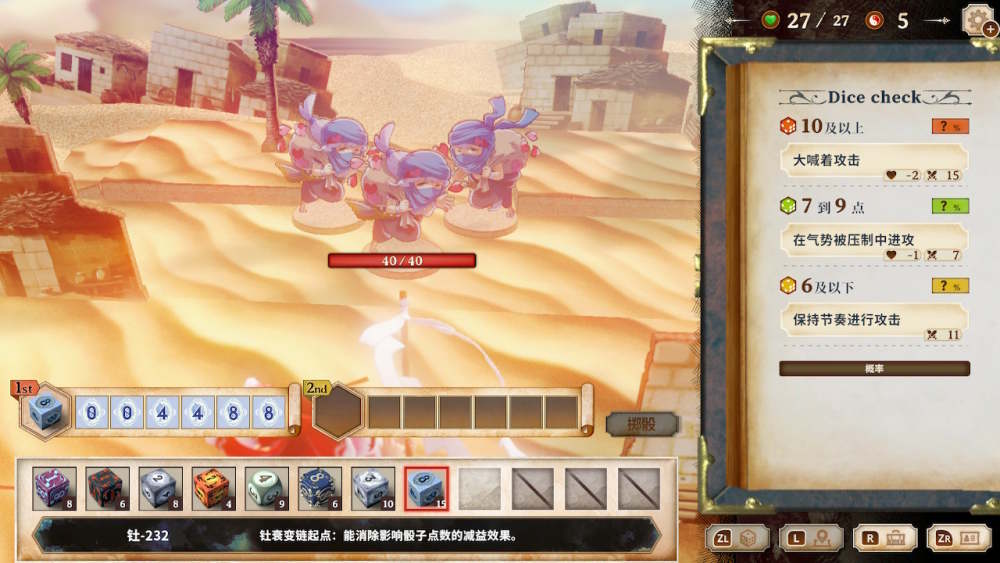This screenshot has width=1000, height=563.
Task: Open the gear settings icon
Action: [x=976, y=20]
